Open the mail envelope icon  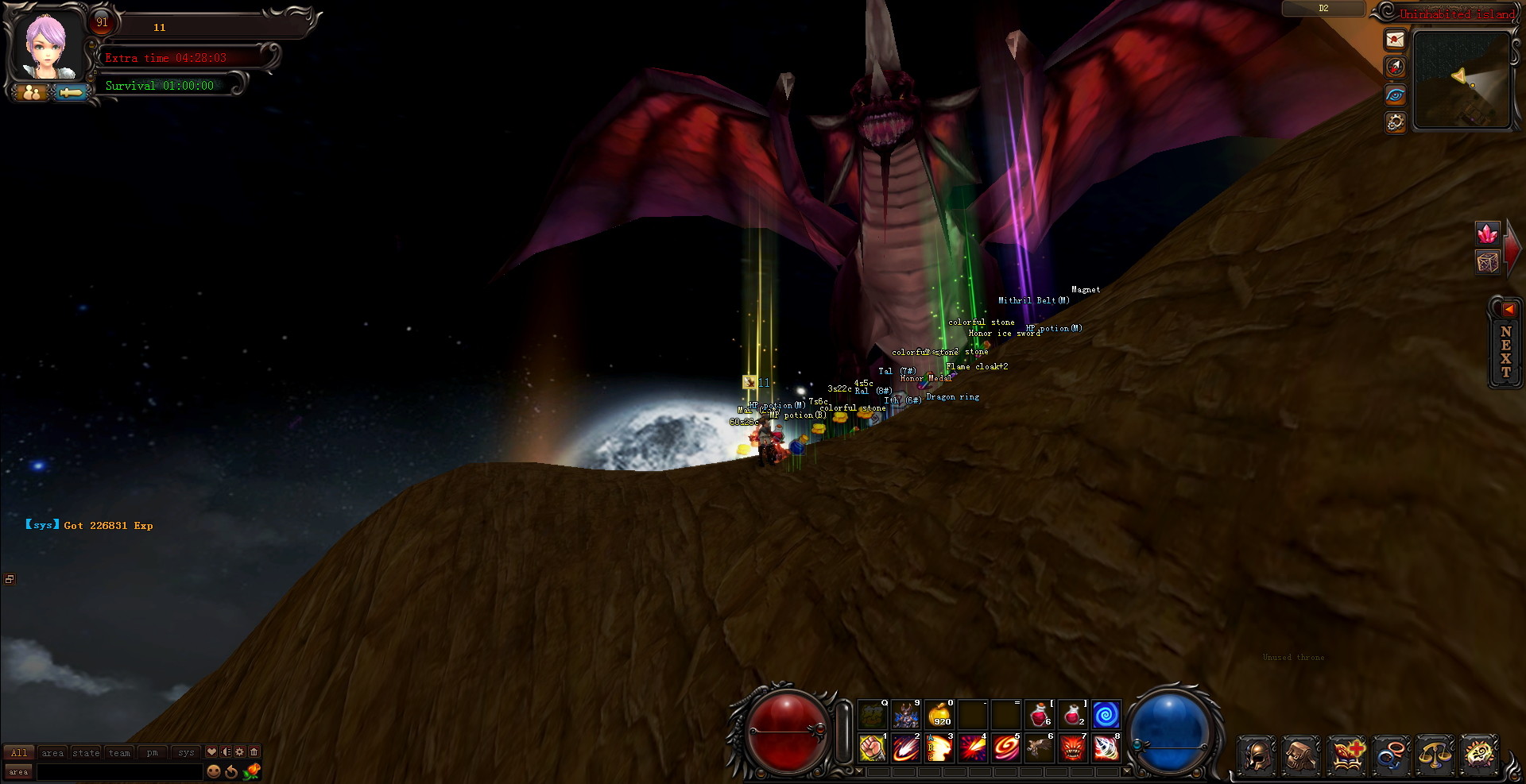tap(1395, 40)
